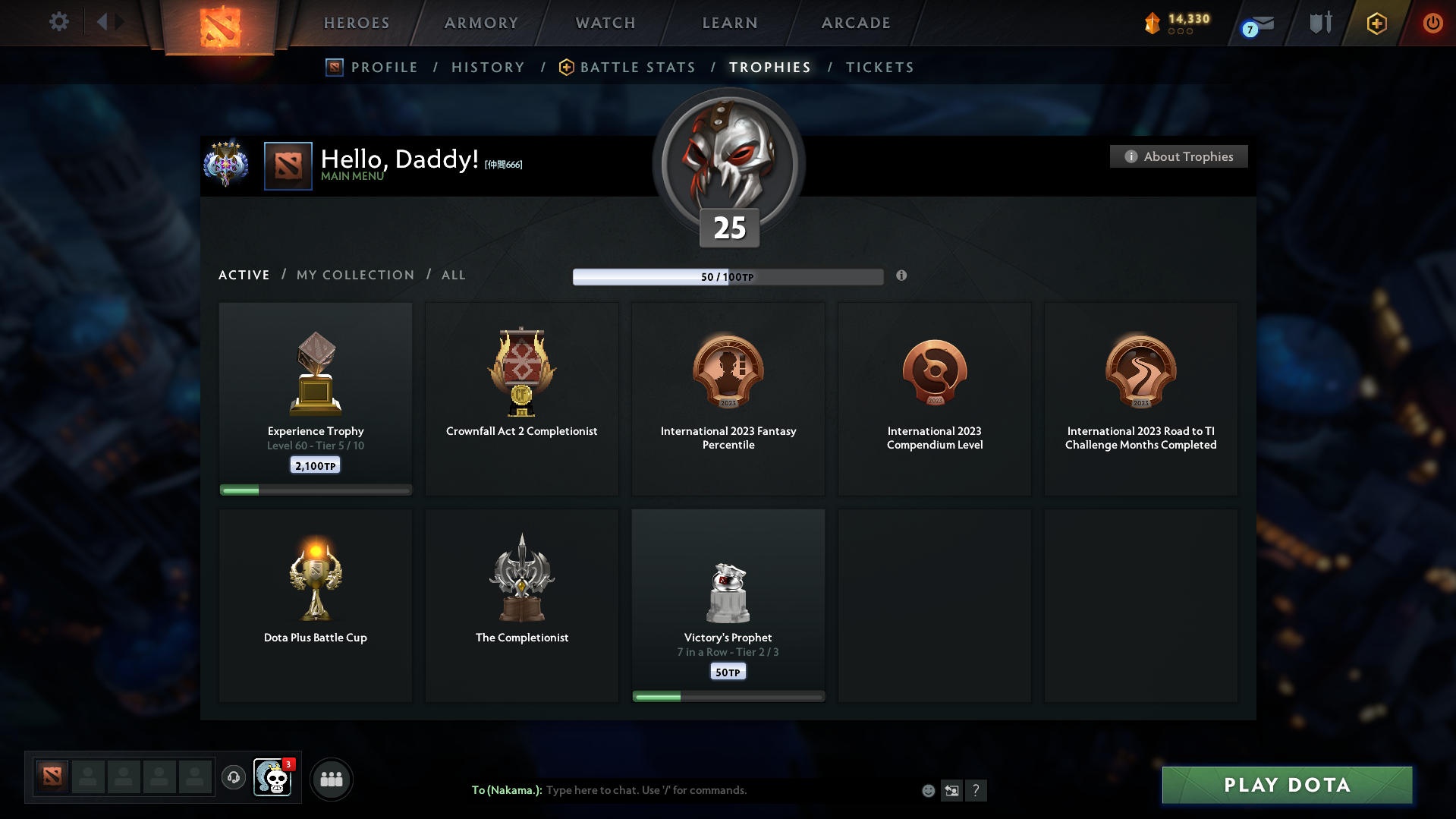This screenshot has height=819, width=1456.
Task: Open the WATCH menu
Action: click(x=605, y=23)
